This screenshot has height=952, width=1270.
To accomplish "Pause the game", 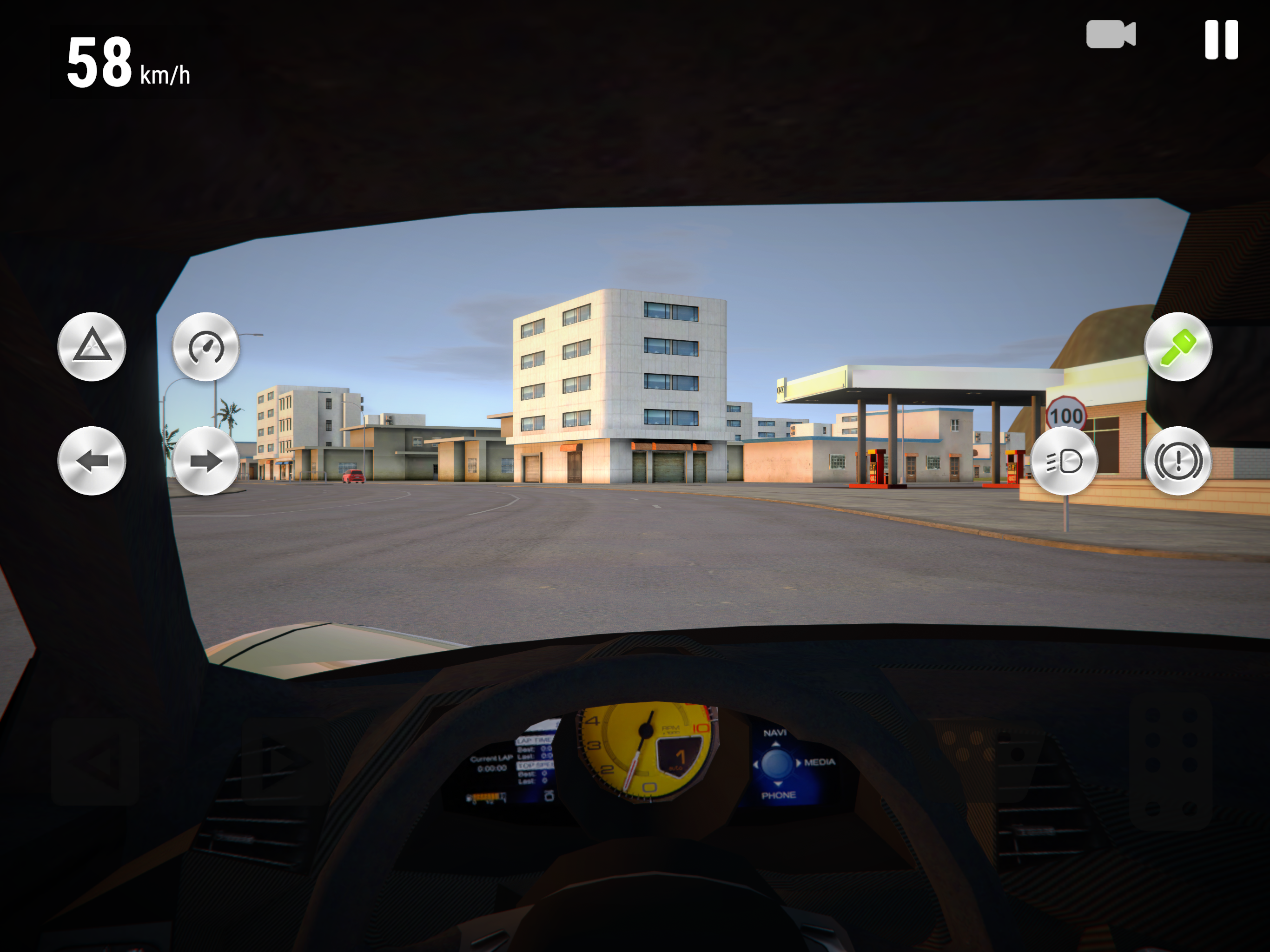I will 1221,40.
